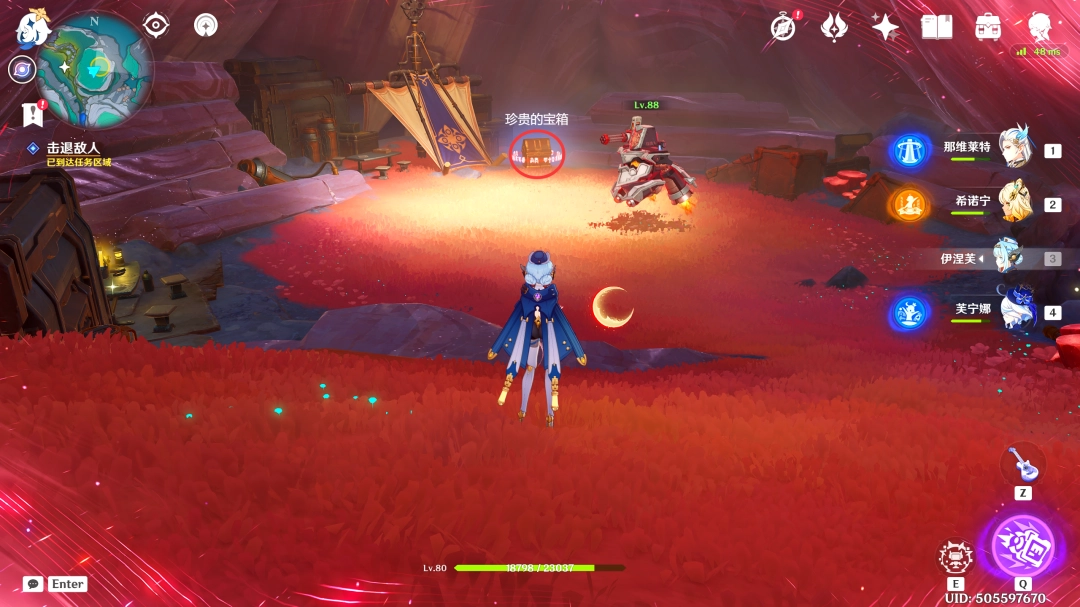Trigger 那维莱特's blue burst icon
1080x607 pixels.
pos(910,151)
